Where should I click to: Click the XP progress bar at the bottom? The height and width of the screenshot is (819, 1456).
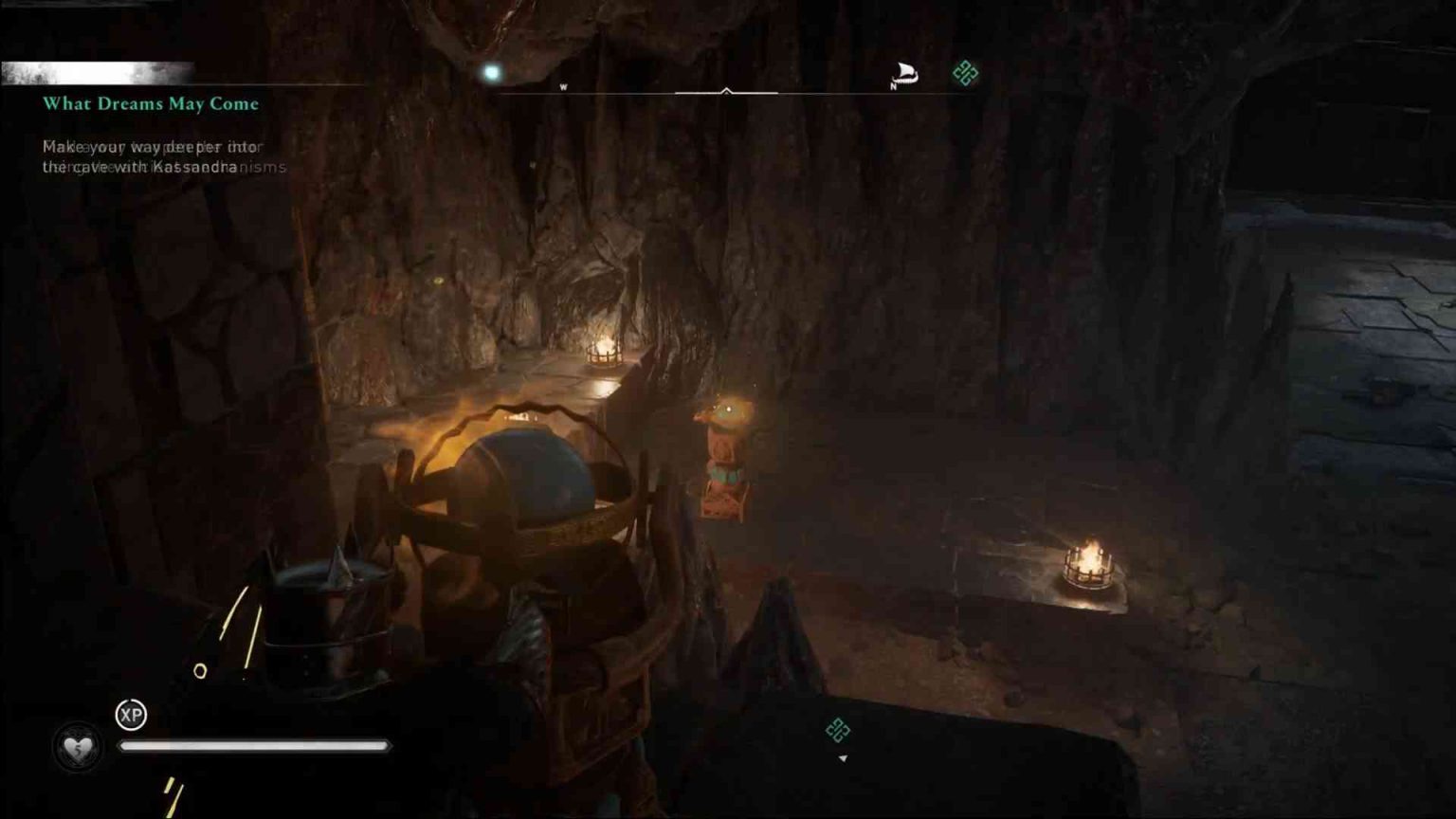click(256, 746)
